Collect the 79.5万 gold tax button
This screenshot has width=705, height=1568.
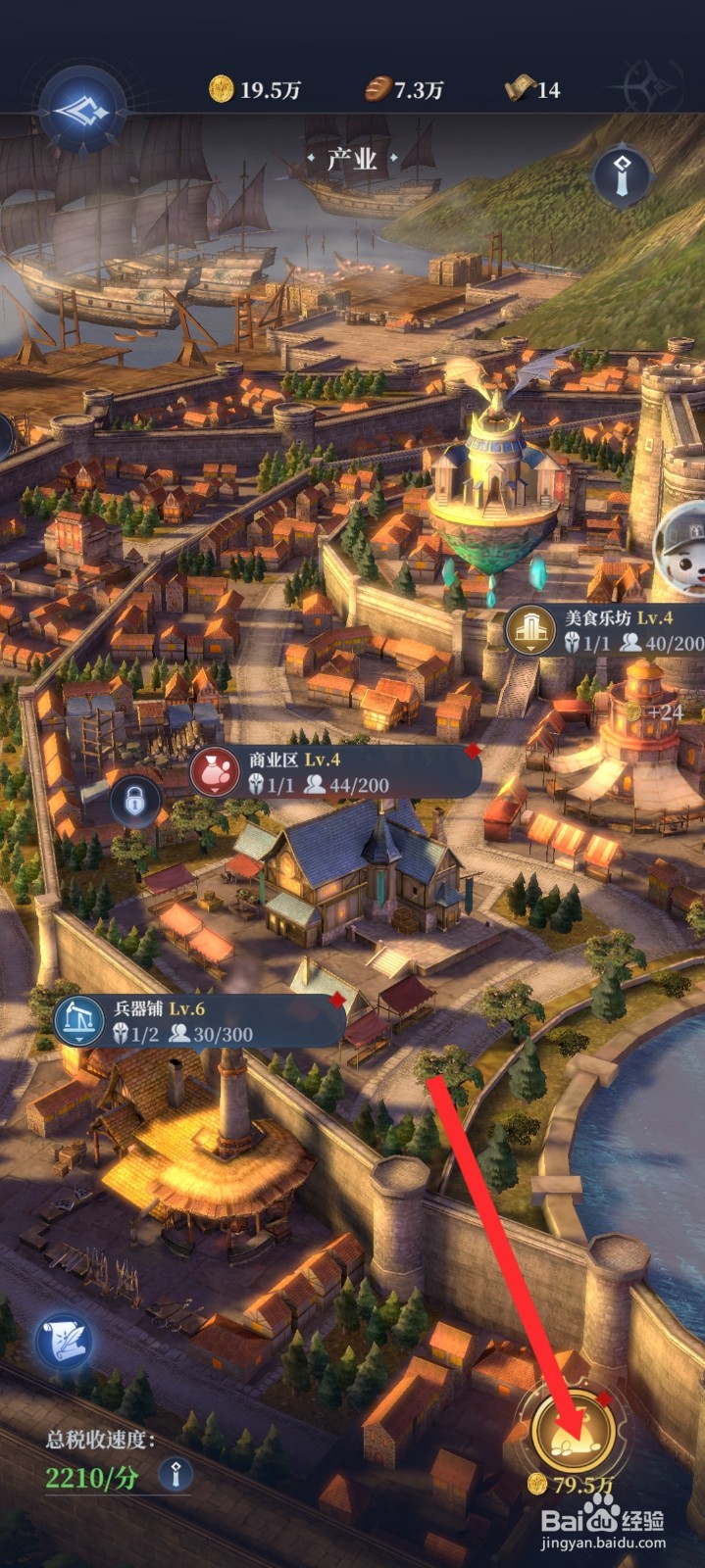[573, 1433]
